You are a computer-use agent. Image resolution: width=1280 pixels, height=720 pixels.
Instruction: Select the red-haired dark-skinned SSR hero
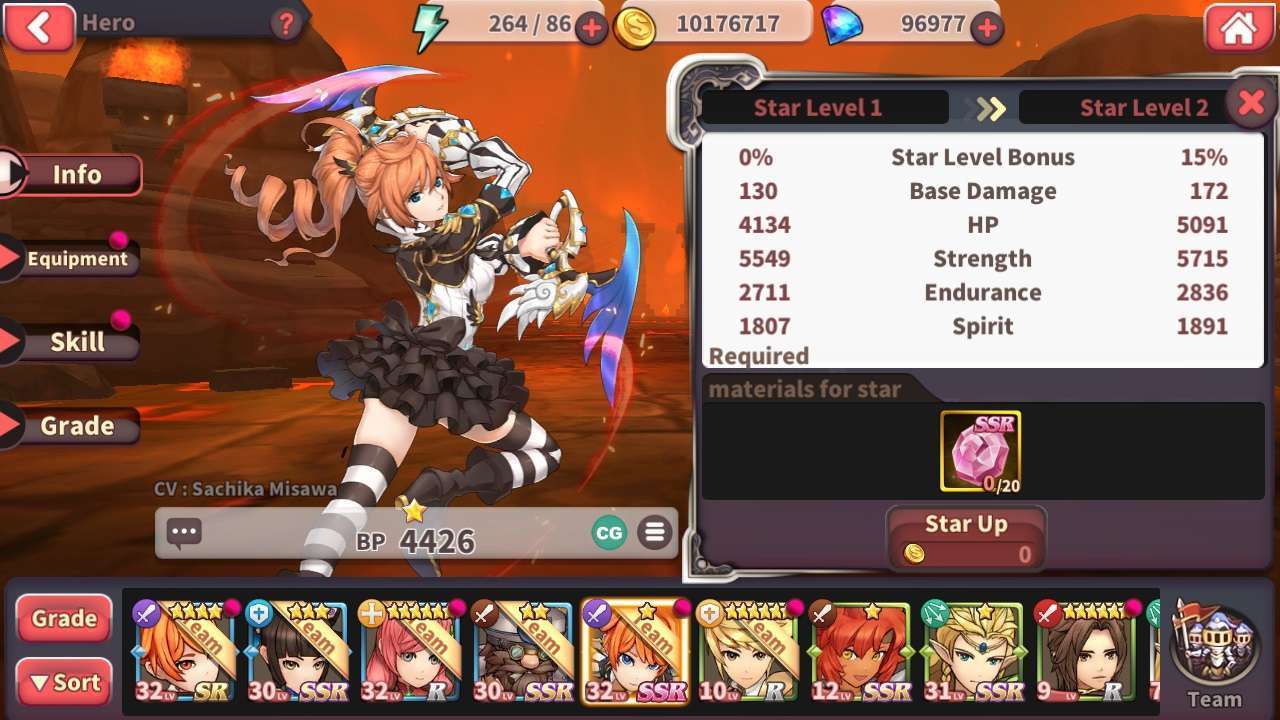tap(858, 652)
